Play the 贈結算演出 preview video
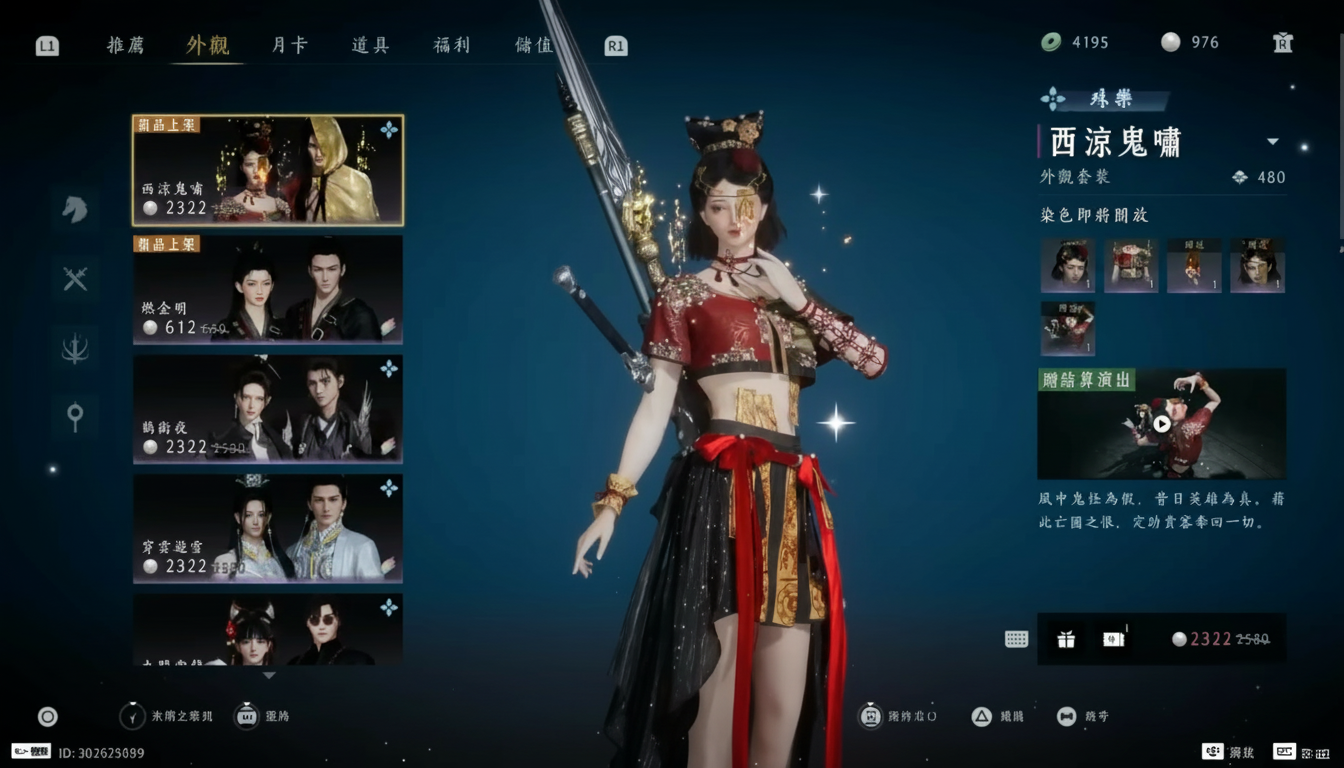 (1161, 424)
